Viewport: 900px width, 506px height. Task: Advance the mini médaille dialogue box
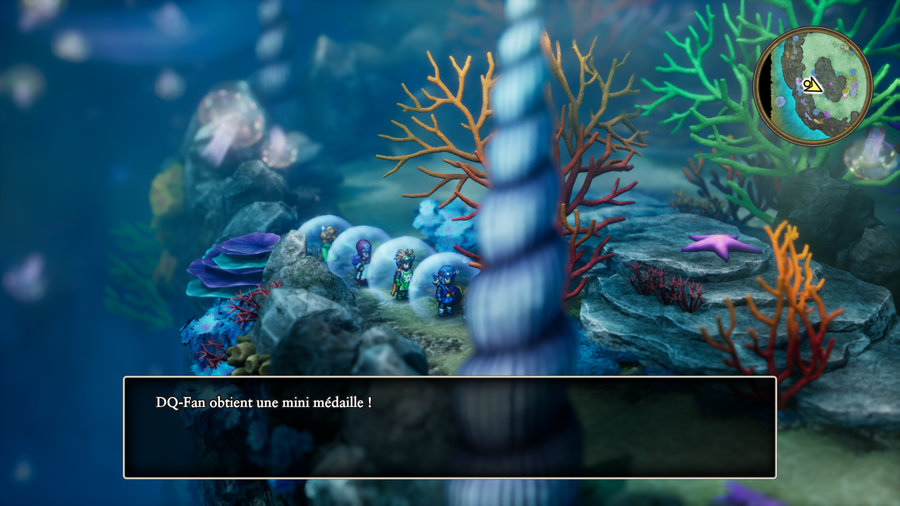click(449, 427)
